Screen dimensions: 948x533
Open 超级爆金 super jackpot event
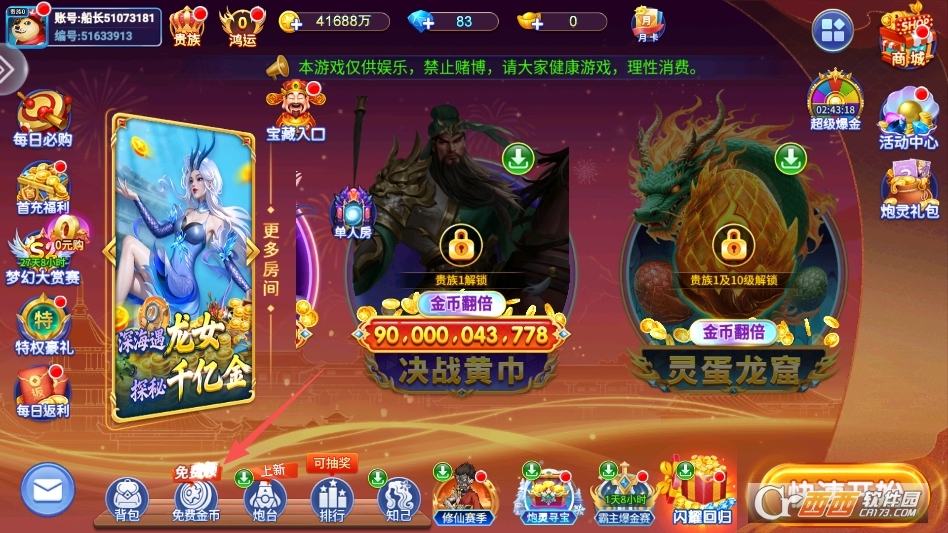(x=835, y=100)
